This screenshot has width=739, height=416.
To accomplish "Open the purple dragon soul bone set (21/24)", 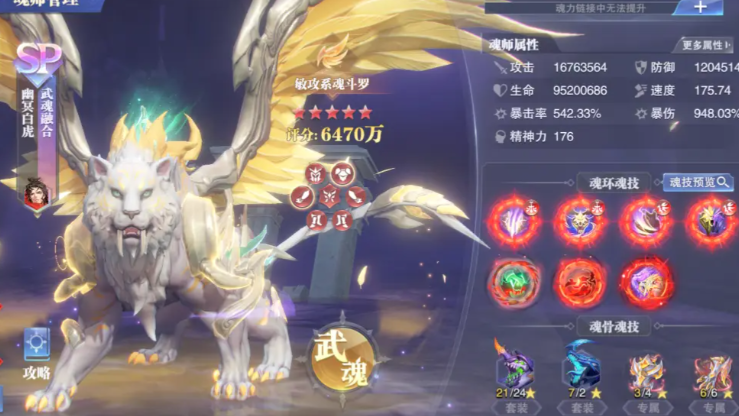I will click(515, 372).
